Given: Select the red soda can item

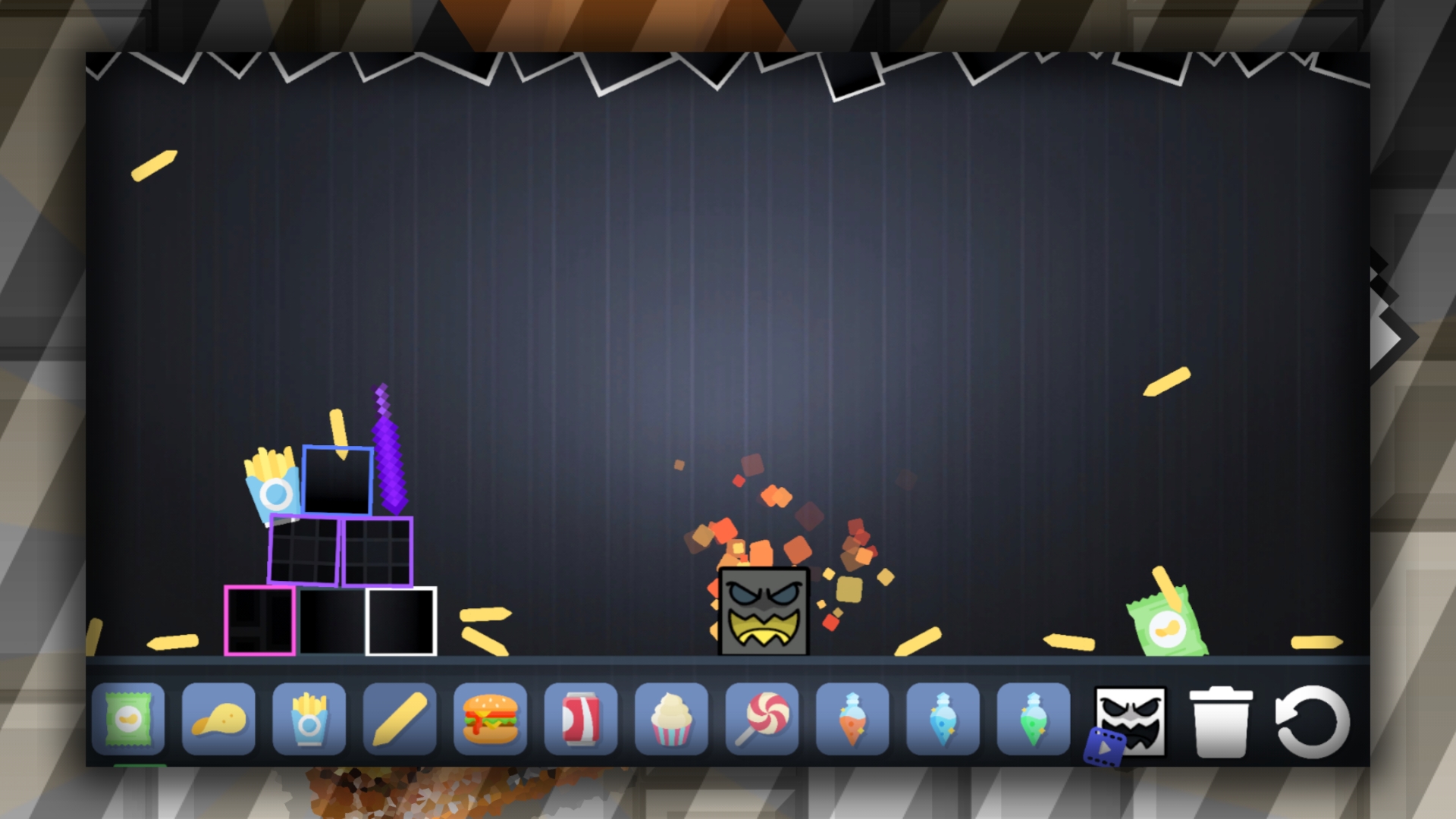Looking at the screenshot, I should (580, 719).
